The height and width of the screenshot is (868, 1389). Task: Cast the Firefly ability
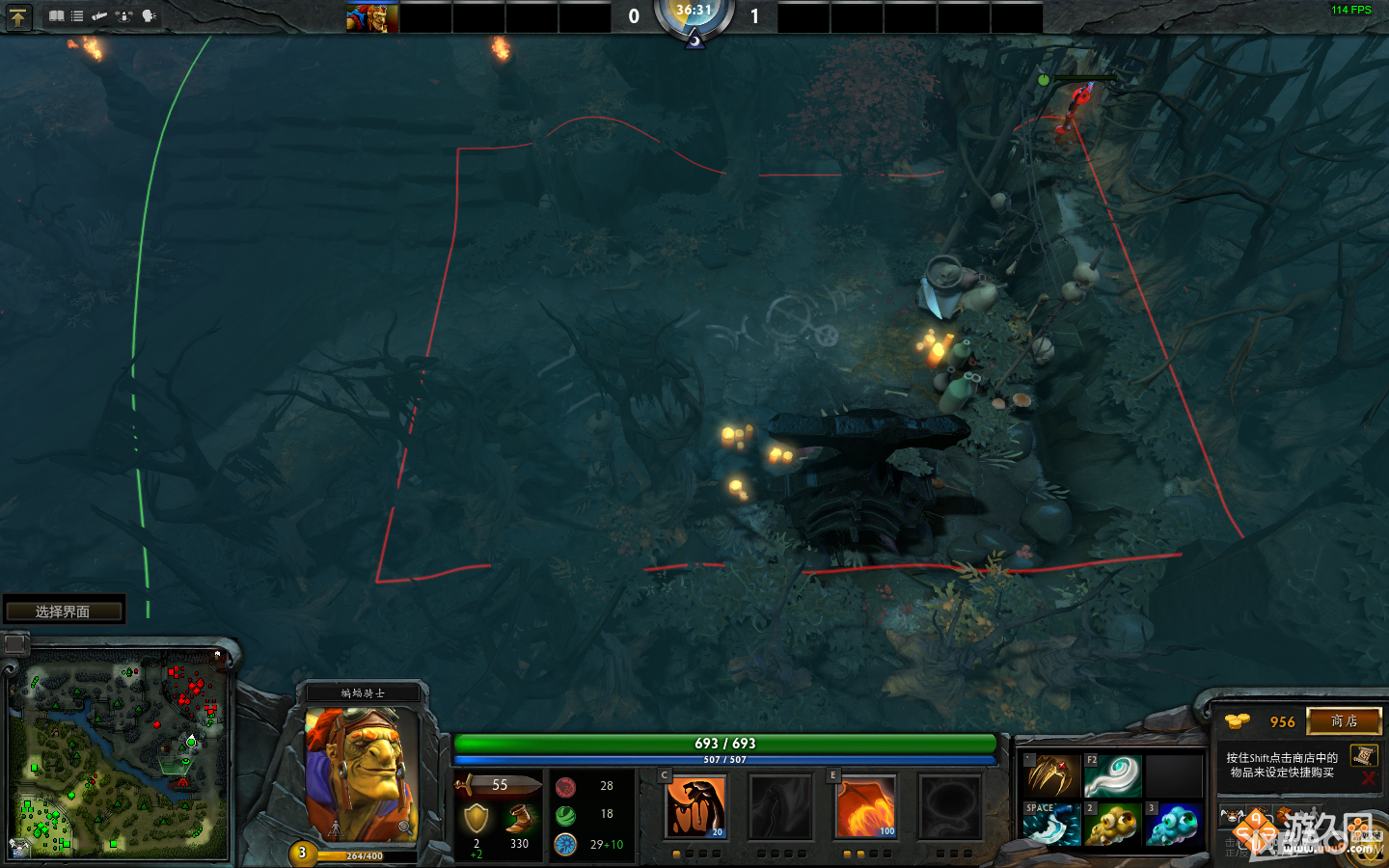click(865, 806)
